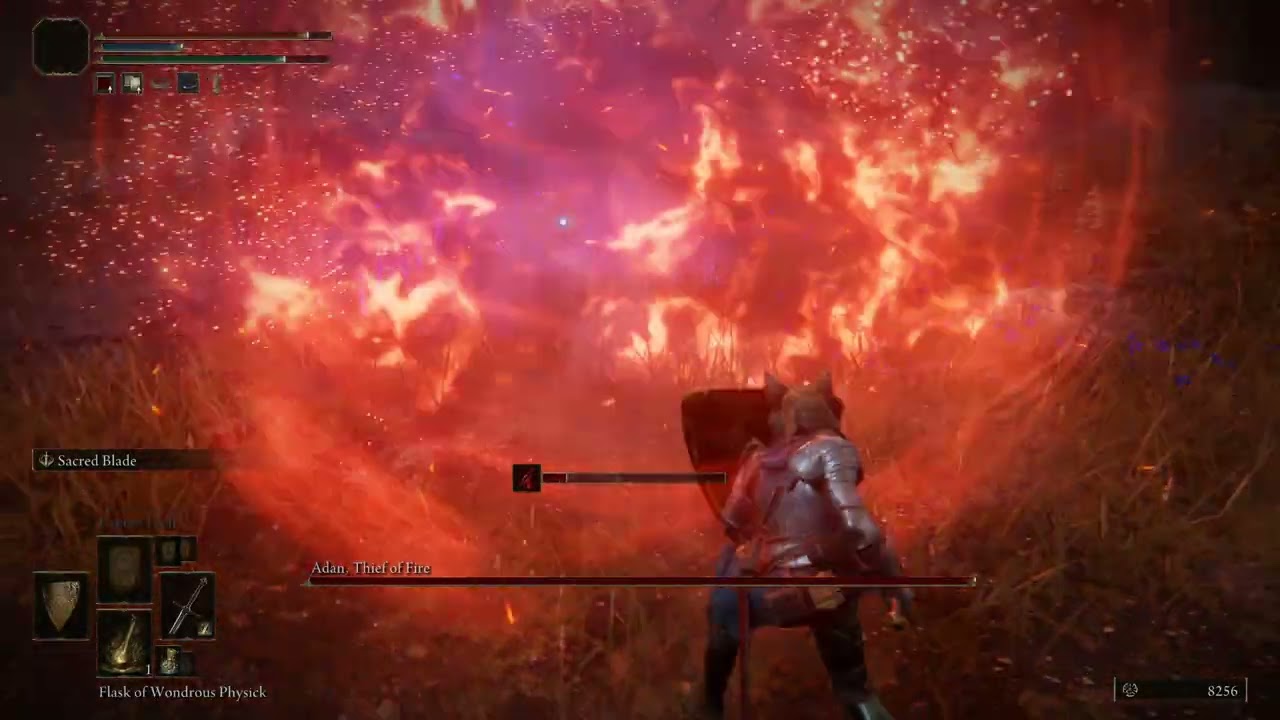Click the enemy lock-on red status icon
Screen dimensions: 1280x720
(x=527, y=478)
